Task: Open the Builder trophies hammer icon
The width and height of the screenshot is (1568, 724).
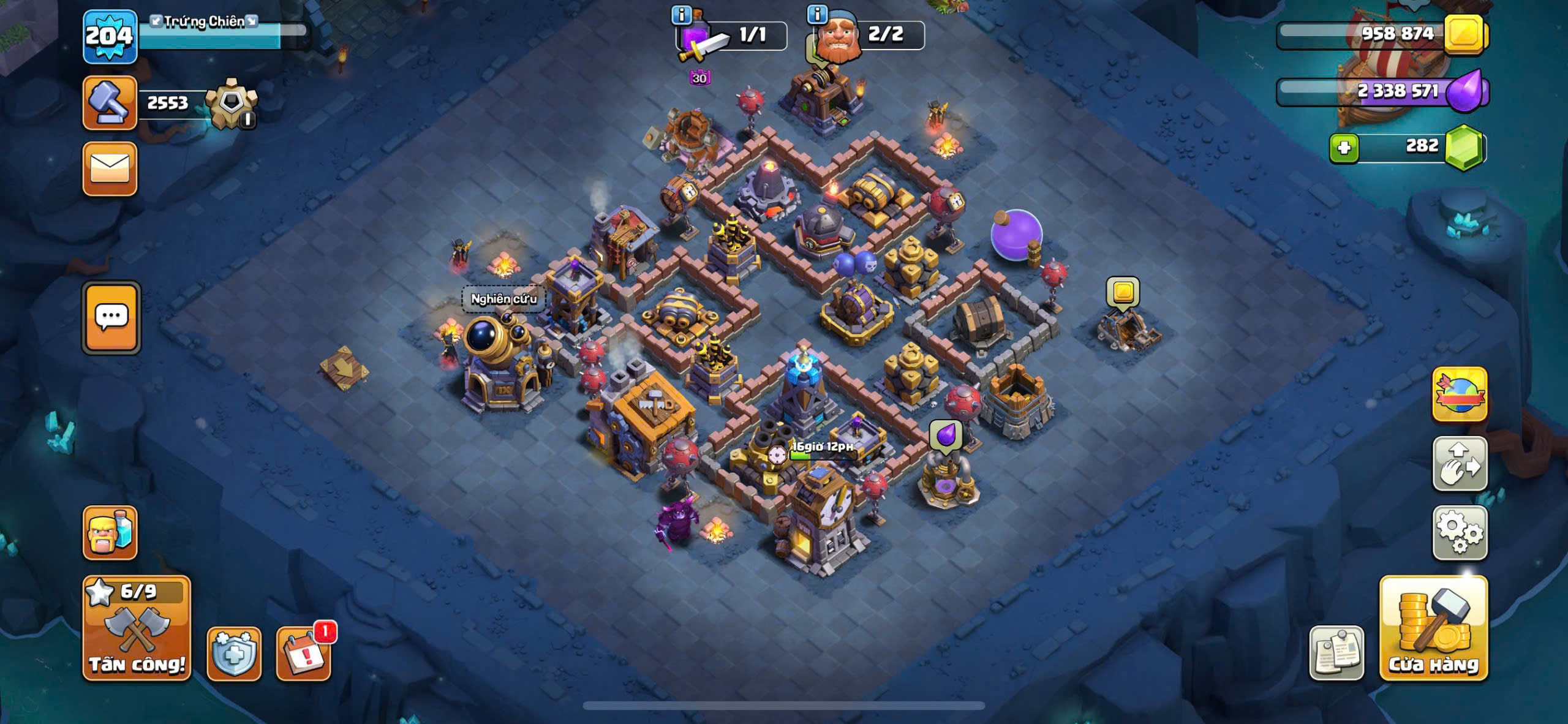Action: 110,103
